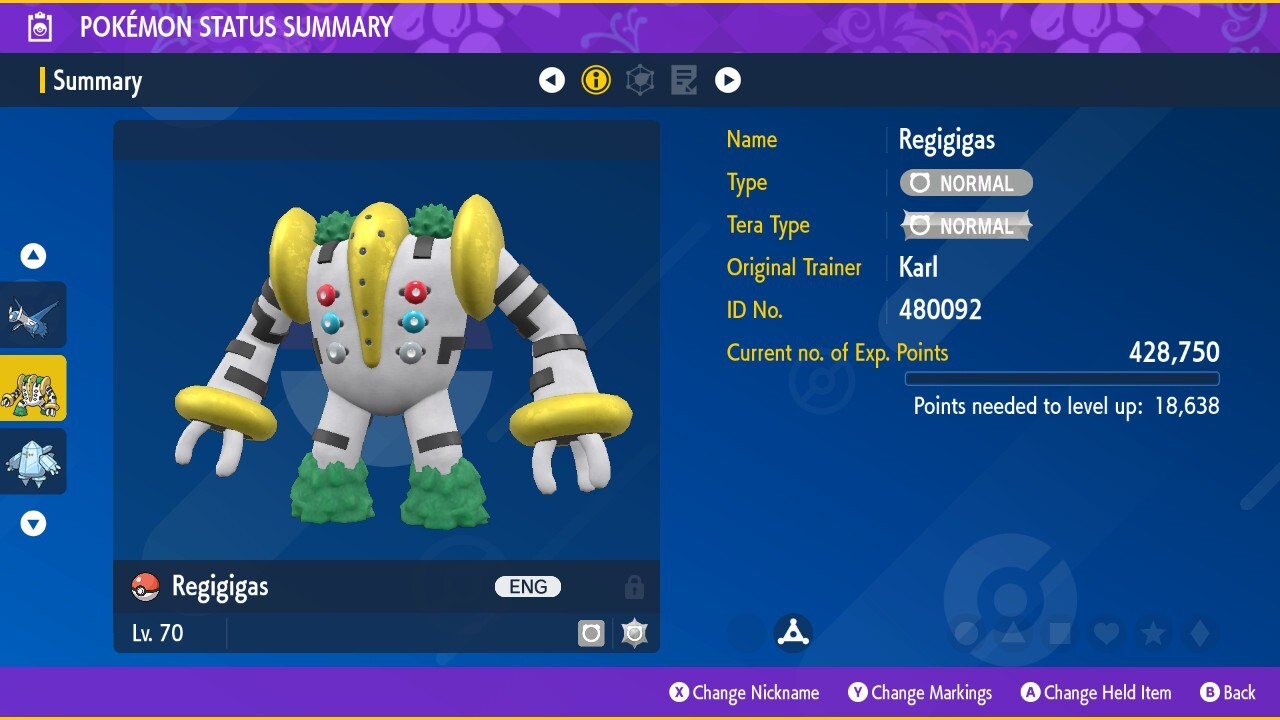
Task: Select Latios in the party sidebar
Action: 33,315
